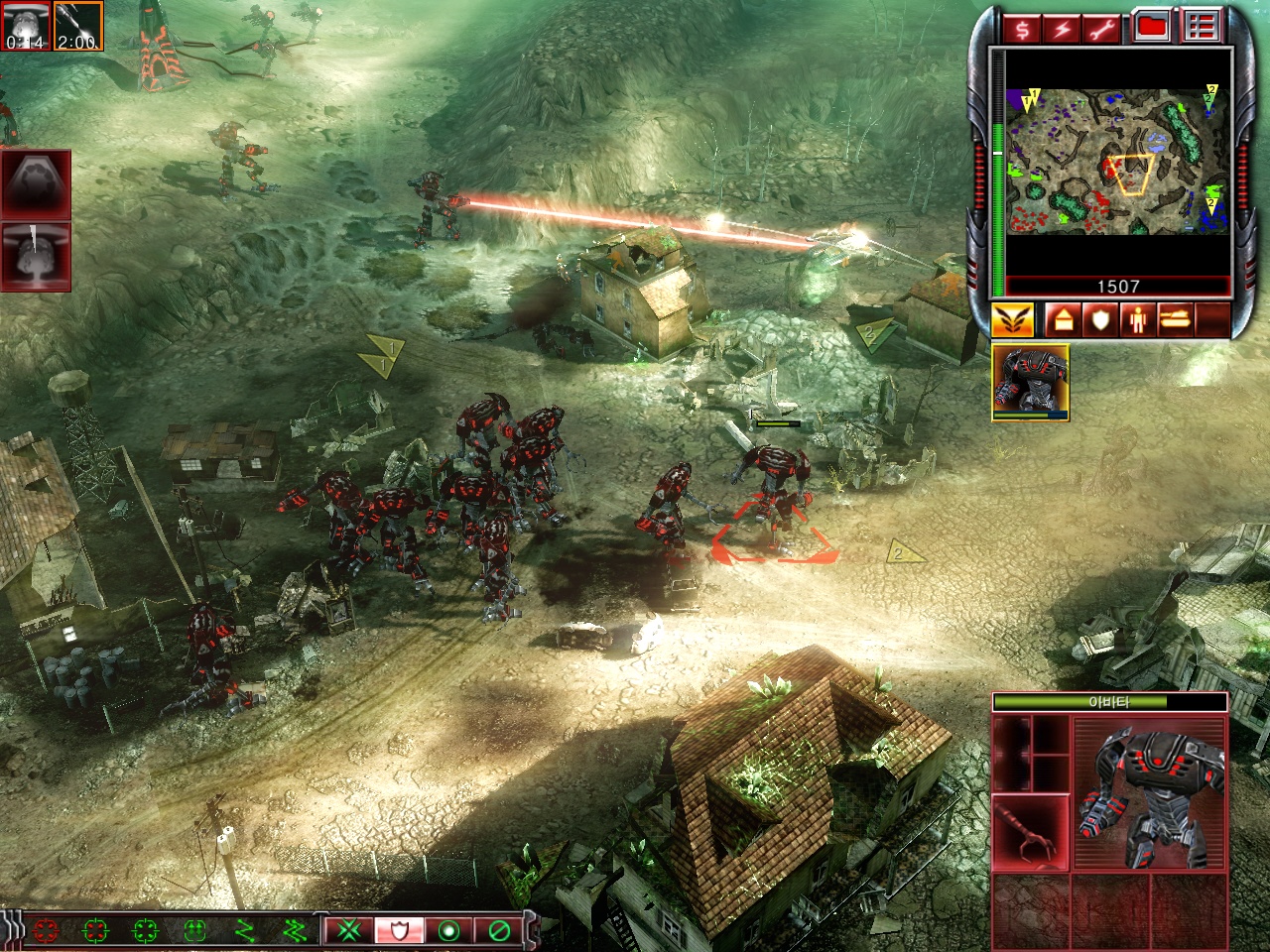Click the missile strike timer showing 2:00

77,26
